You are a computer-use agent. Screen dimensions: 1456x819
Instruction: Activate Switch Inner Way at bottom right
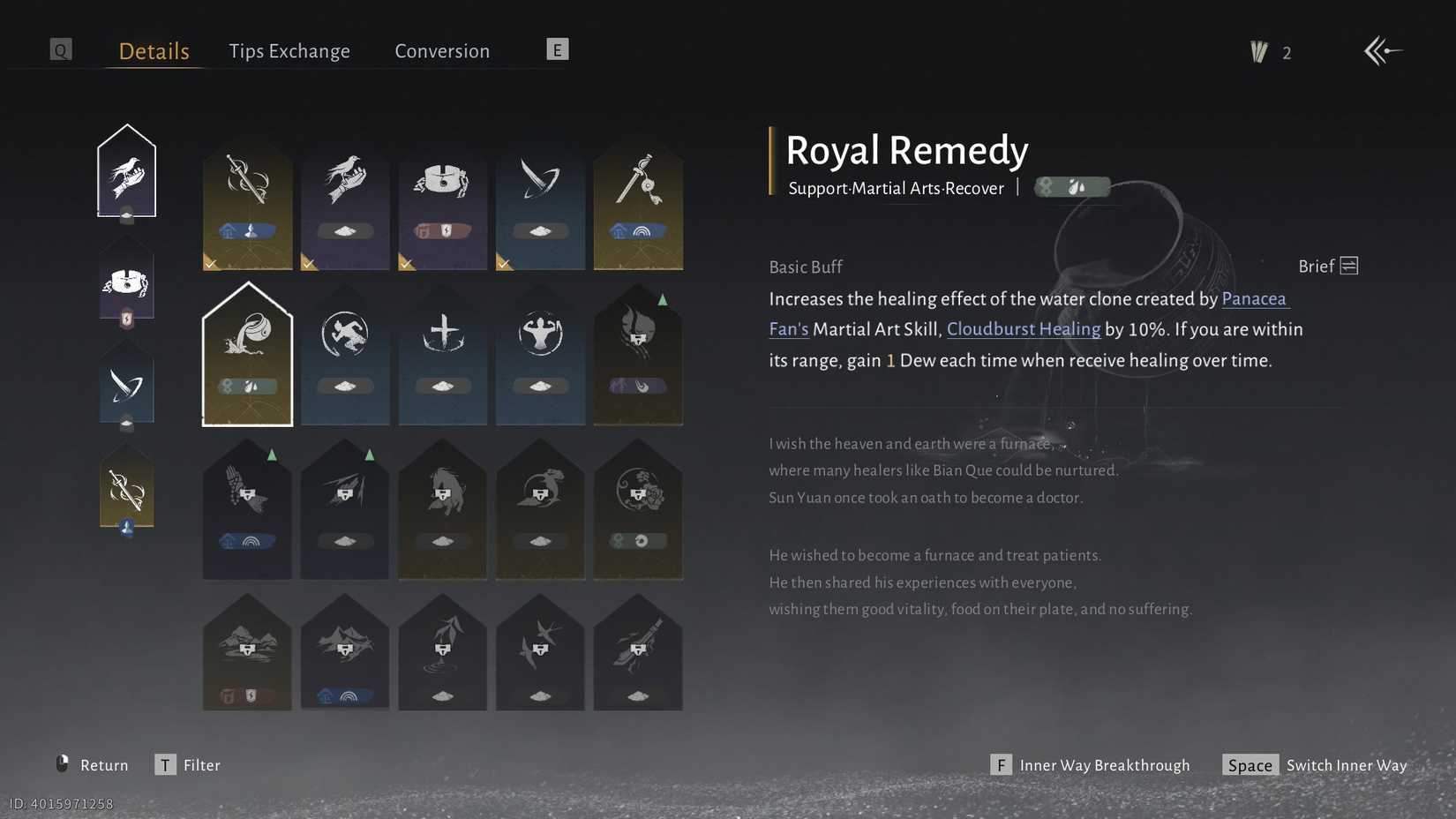[1345, 765]
